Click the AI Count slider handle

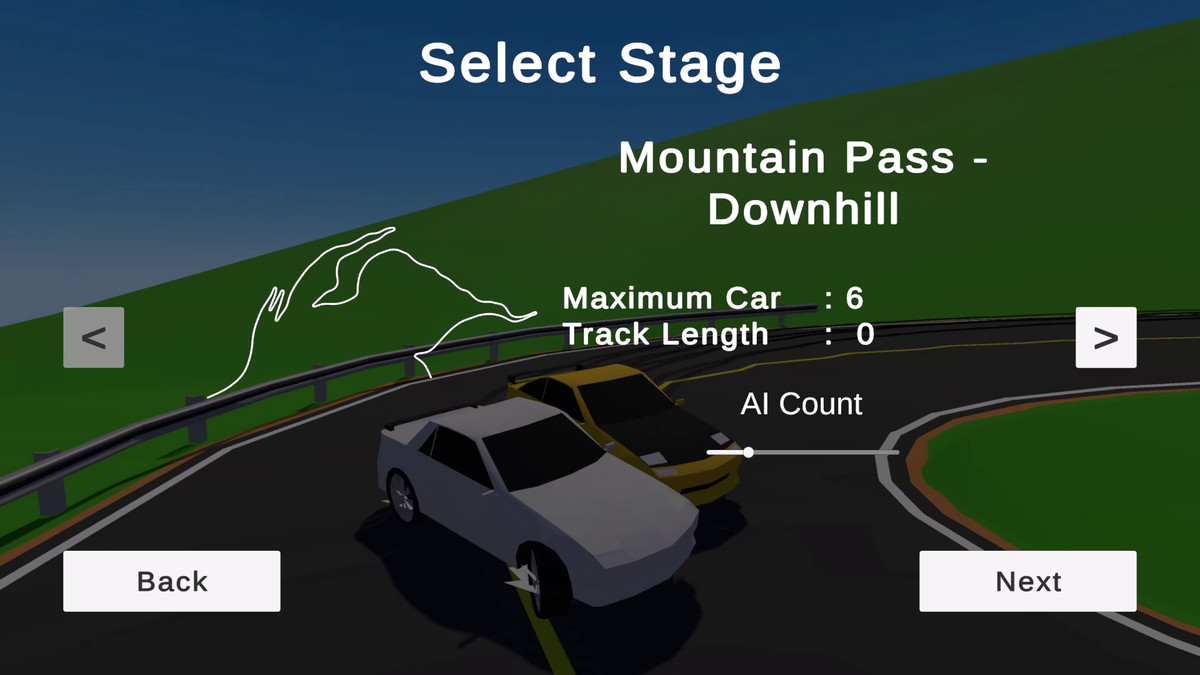[x=748, y=452]
